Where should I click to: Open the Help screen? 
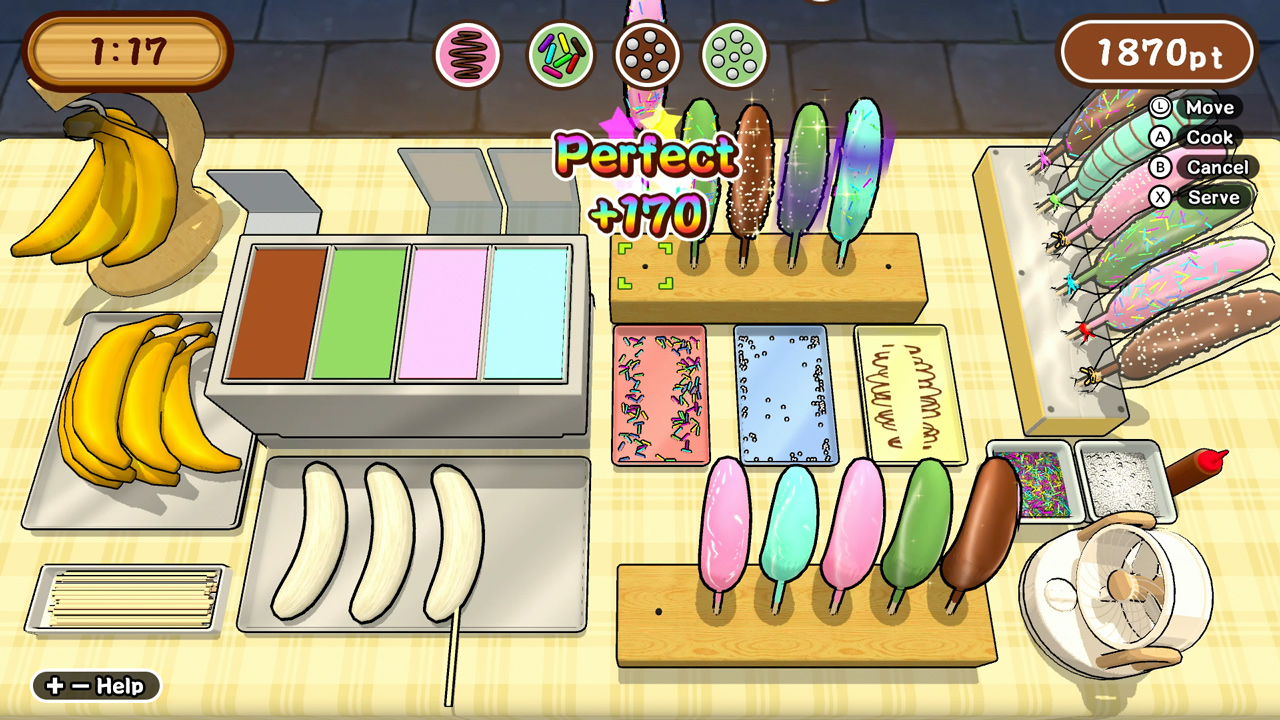click(x=95, y=687)
